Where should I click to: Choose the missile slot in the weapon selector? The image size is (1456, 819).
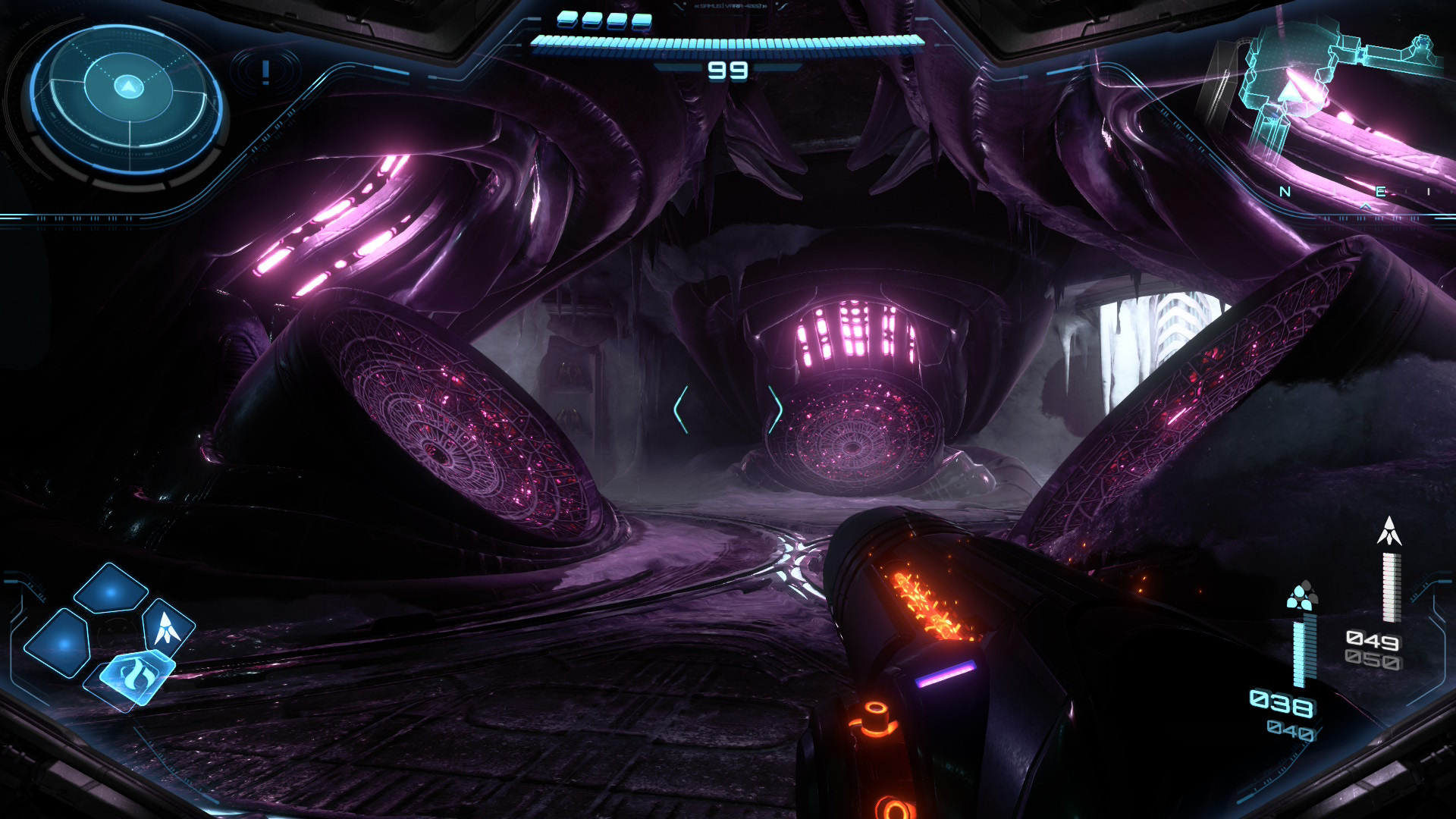[167, 628]
